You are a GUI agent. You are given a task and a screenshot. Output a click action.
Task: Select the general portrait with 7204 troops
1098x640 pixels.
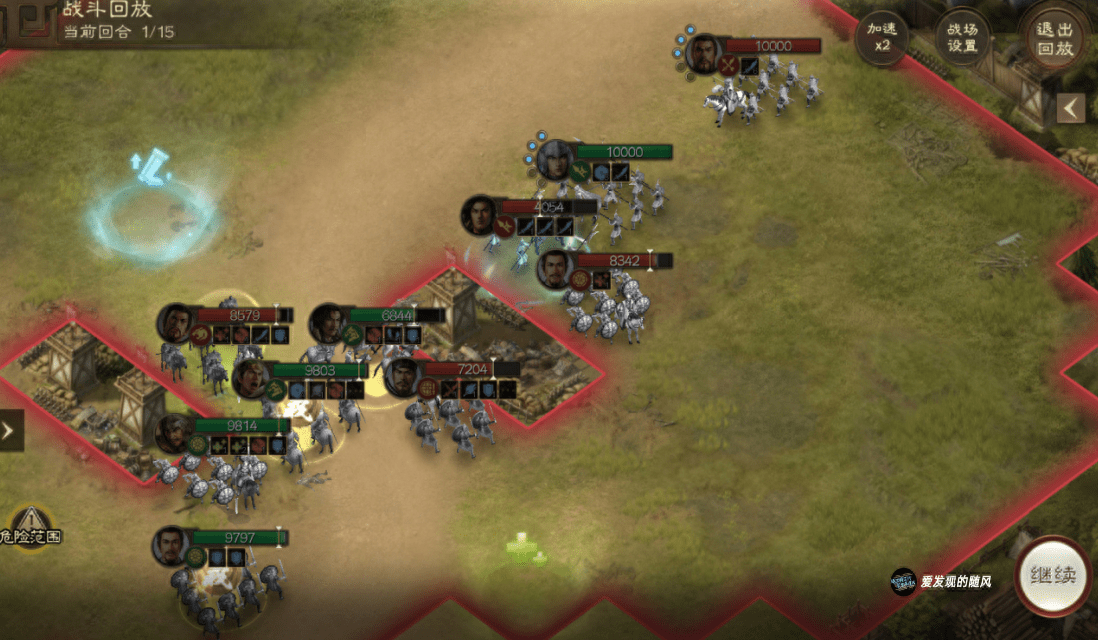click(x=402, y=377)
